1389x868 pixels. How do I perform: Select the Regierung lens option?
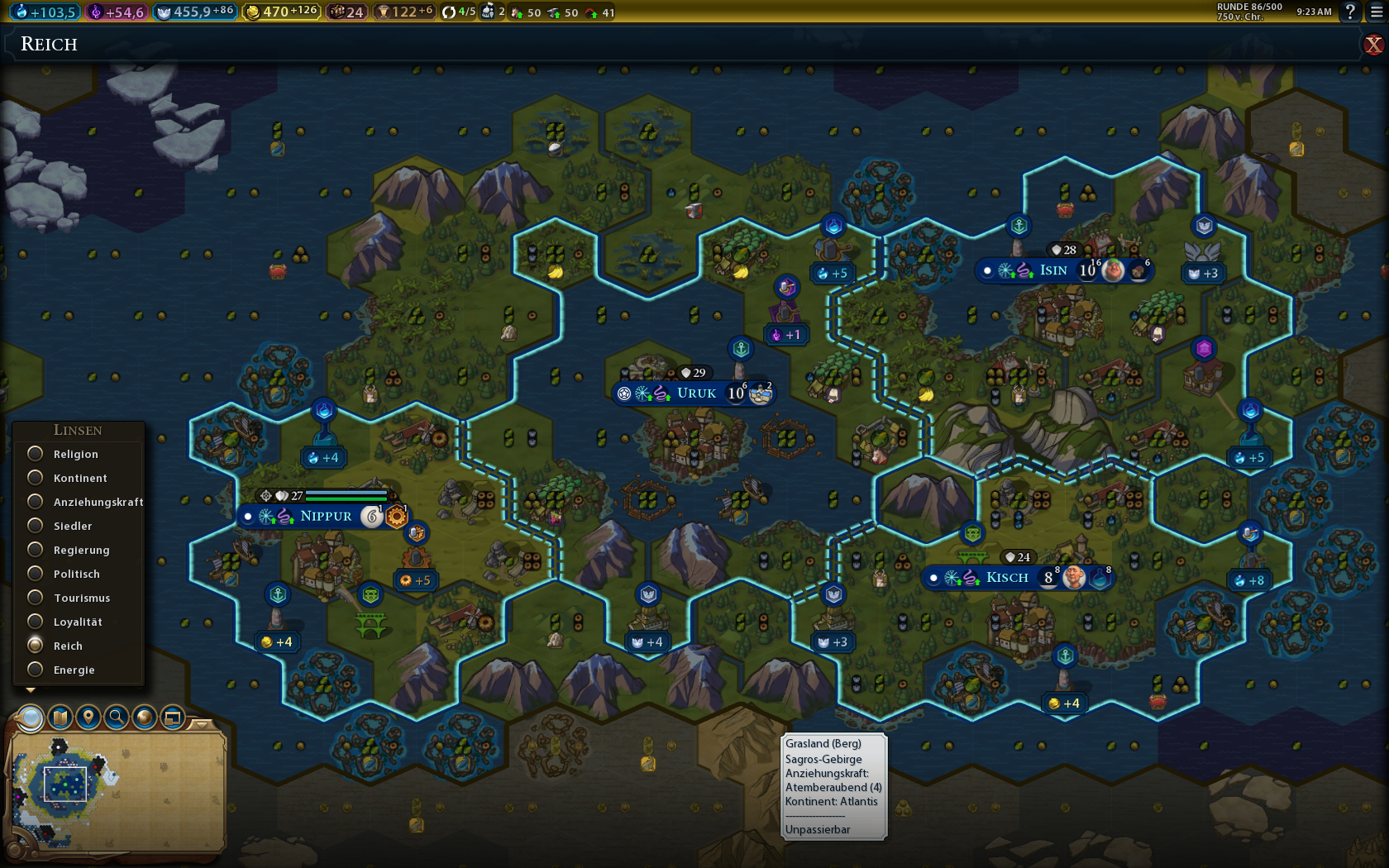[x=36, y=550]
